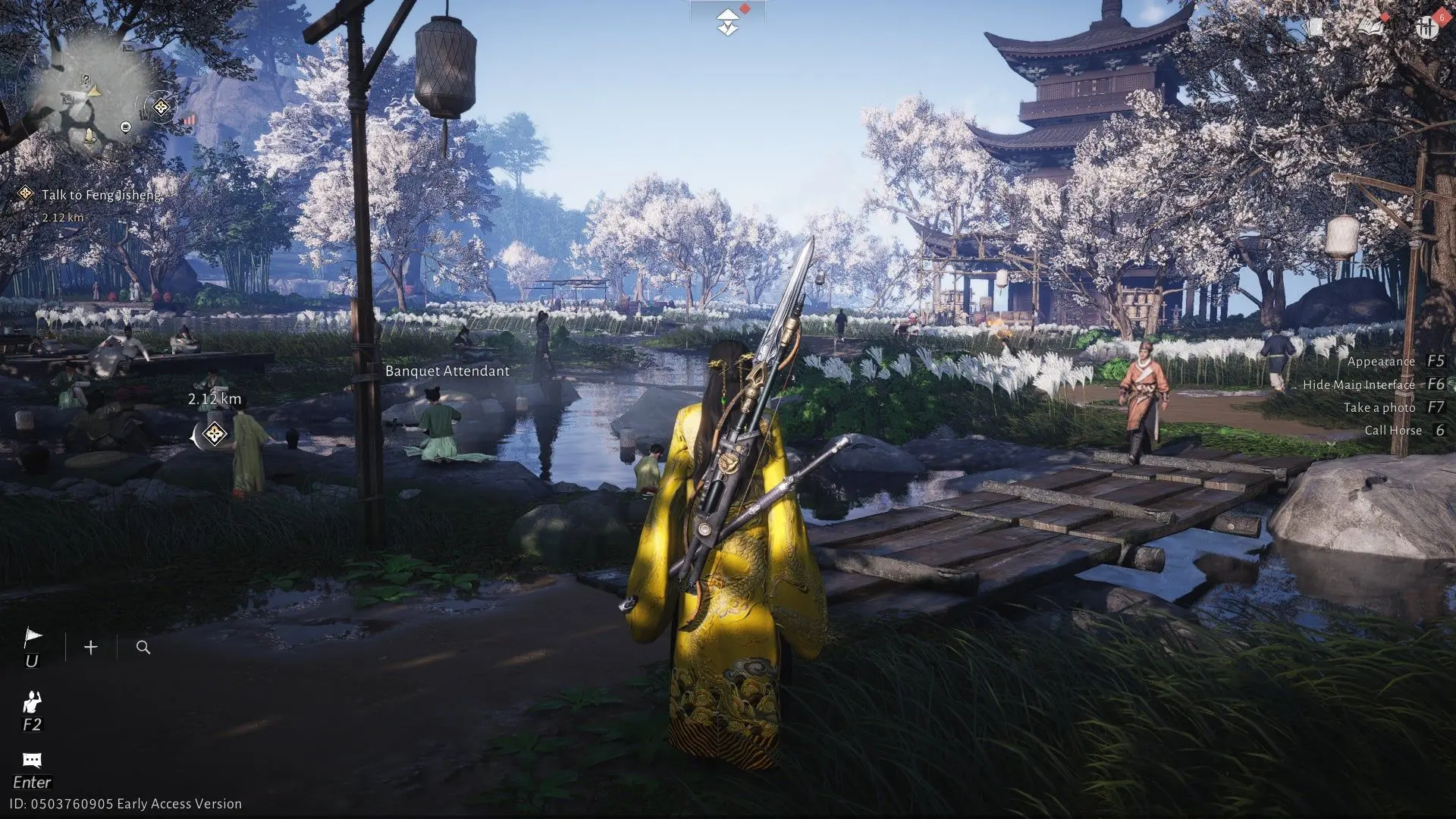This screenshot has width=1456, height=819.
Task: Click the magnifier search icon bottom left
Action: click(x=143, y=648)
